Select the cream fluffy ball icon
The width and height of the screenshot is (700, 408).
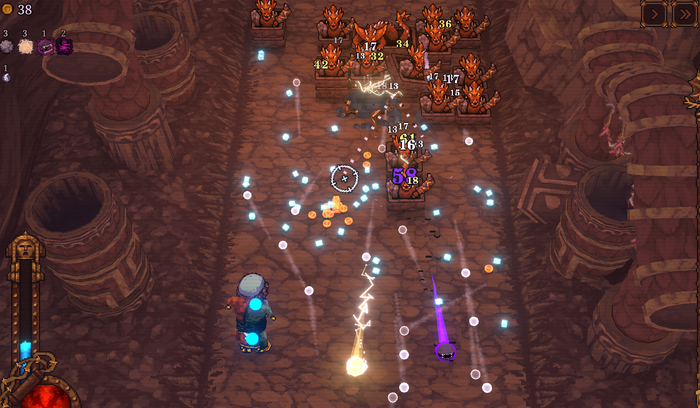(x=25, y=46)
